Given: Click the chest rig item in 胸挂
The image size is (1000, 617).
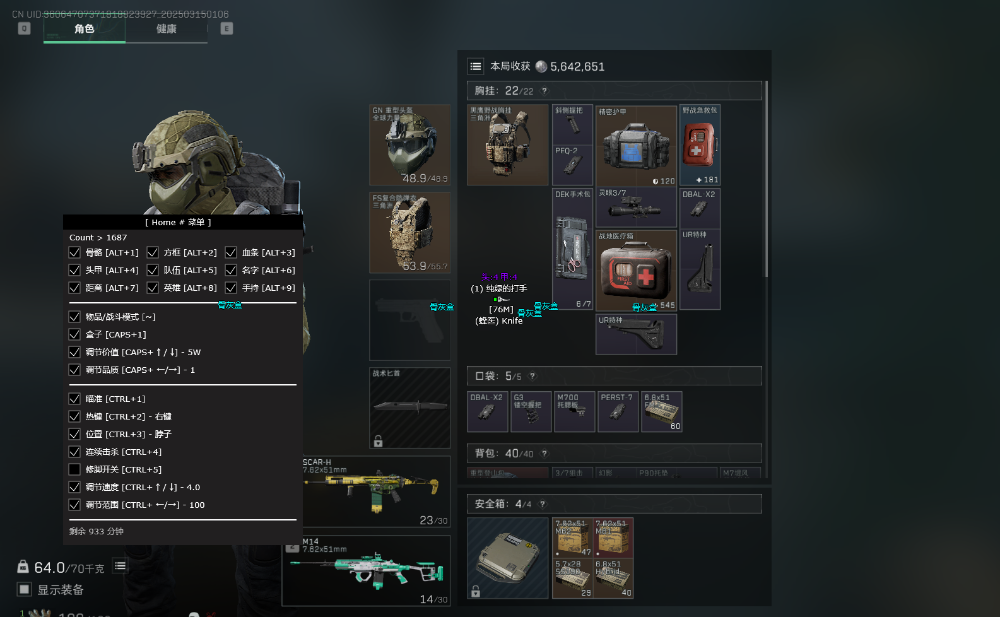Looking at the screenshot, I should coord(508,145).
